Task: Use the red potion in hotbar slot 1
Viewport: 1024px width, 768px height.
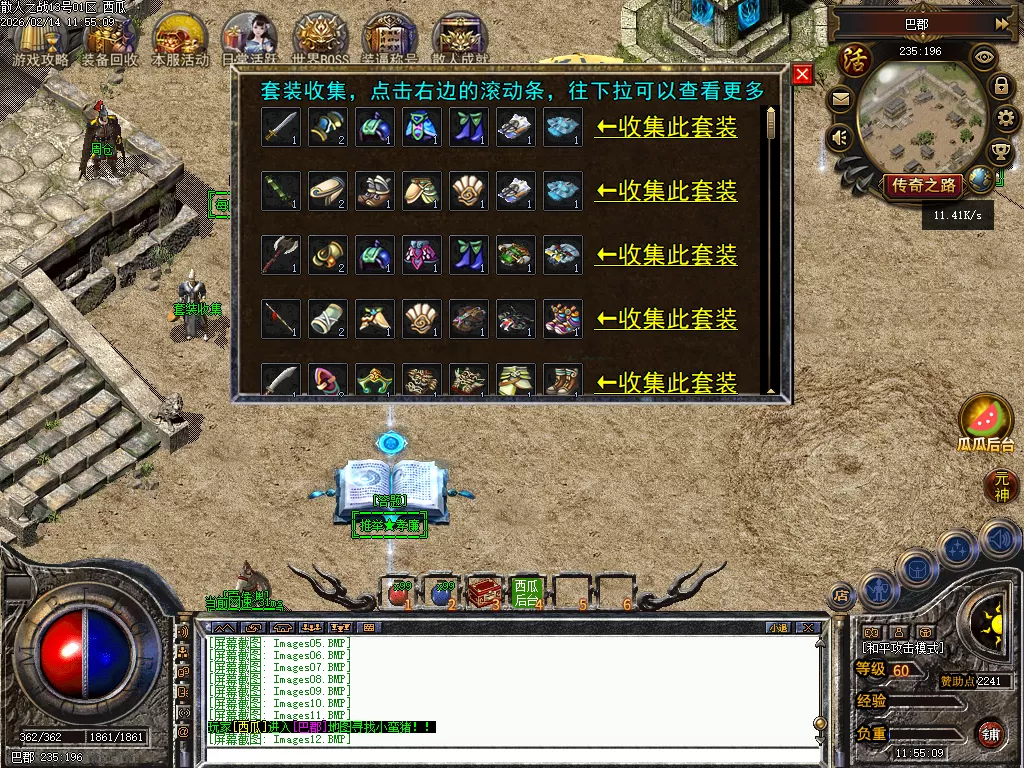Action: pyautogui.click(x=398, y=592)
